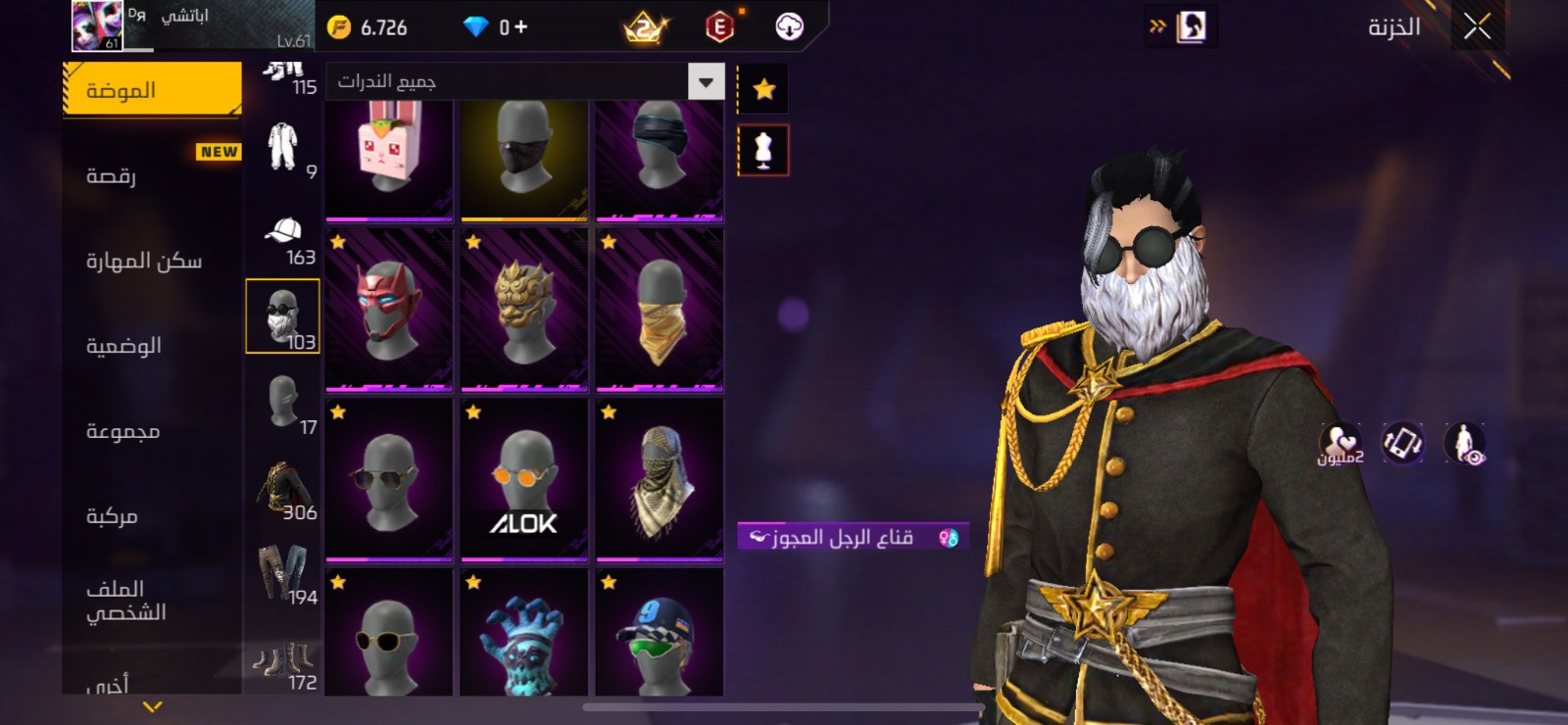Toggle the favorite star on the red mask

pos(337,241)
